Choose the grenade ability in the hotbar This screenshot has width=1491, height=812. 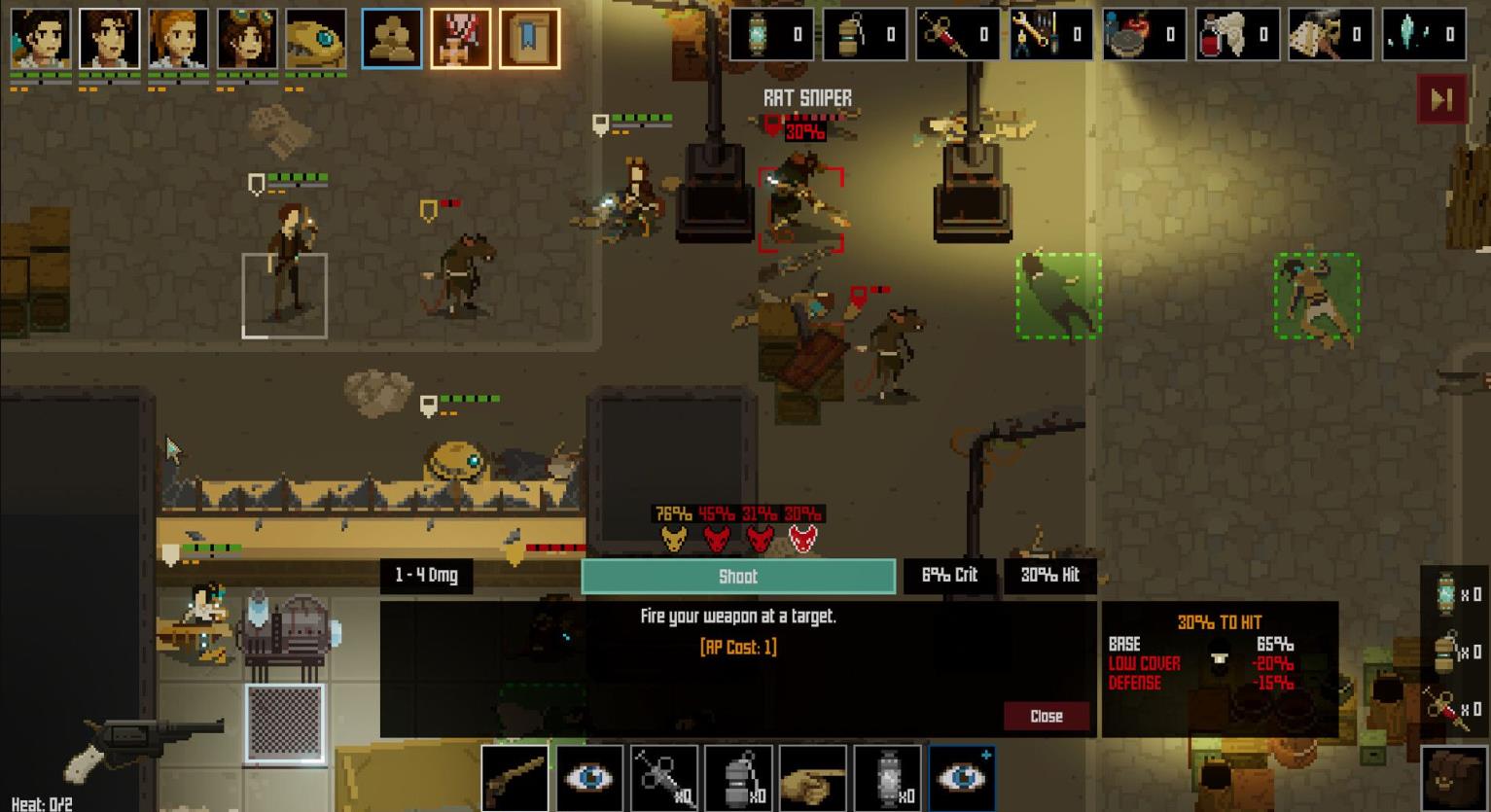[738, 778]
